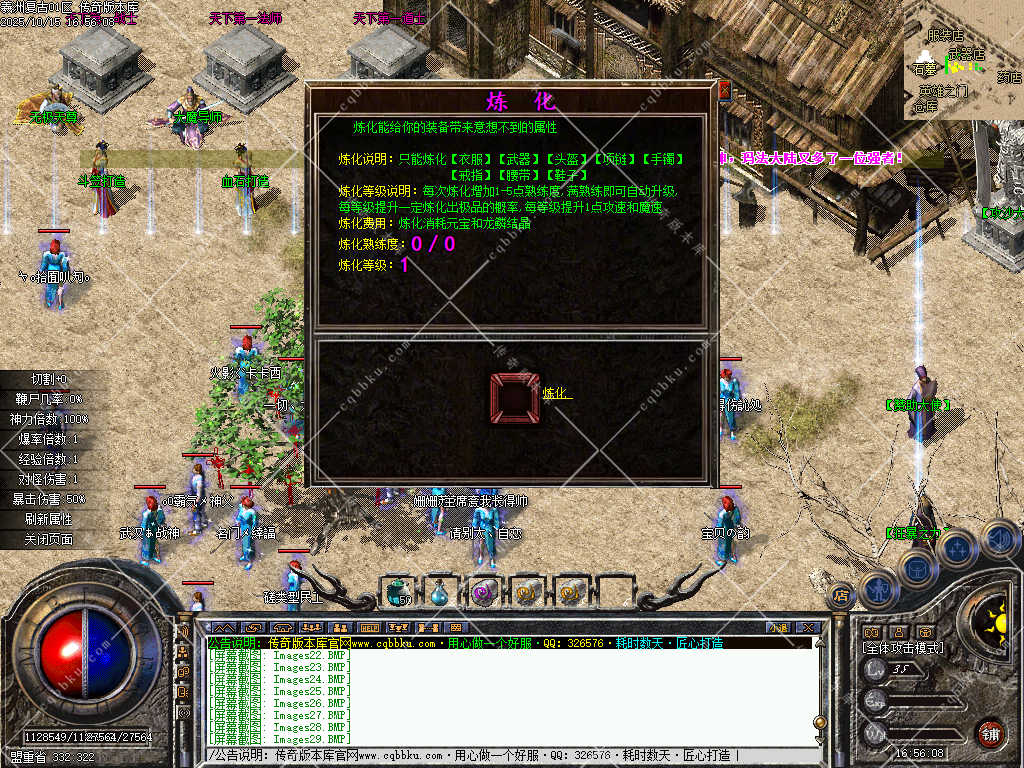This screenshot has width=1024, height=768.
Task: Select the red equipment slot in refining panel
Action: click(515, 398)
